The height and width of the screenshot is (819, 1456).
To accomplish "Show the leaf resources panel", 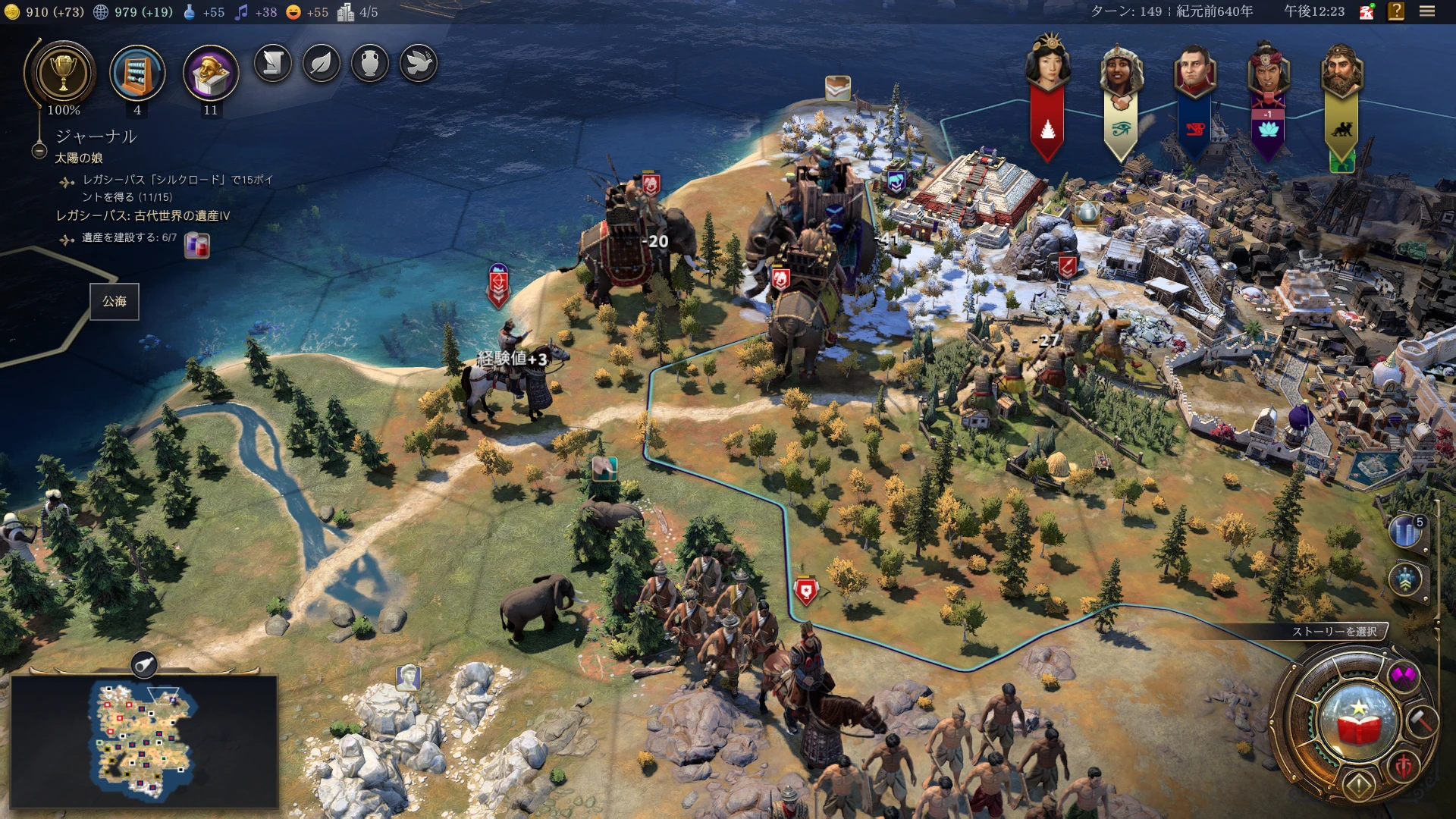I will pos(322,64).
